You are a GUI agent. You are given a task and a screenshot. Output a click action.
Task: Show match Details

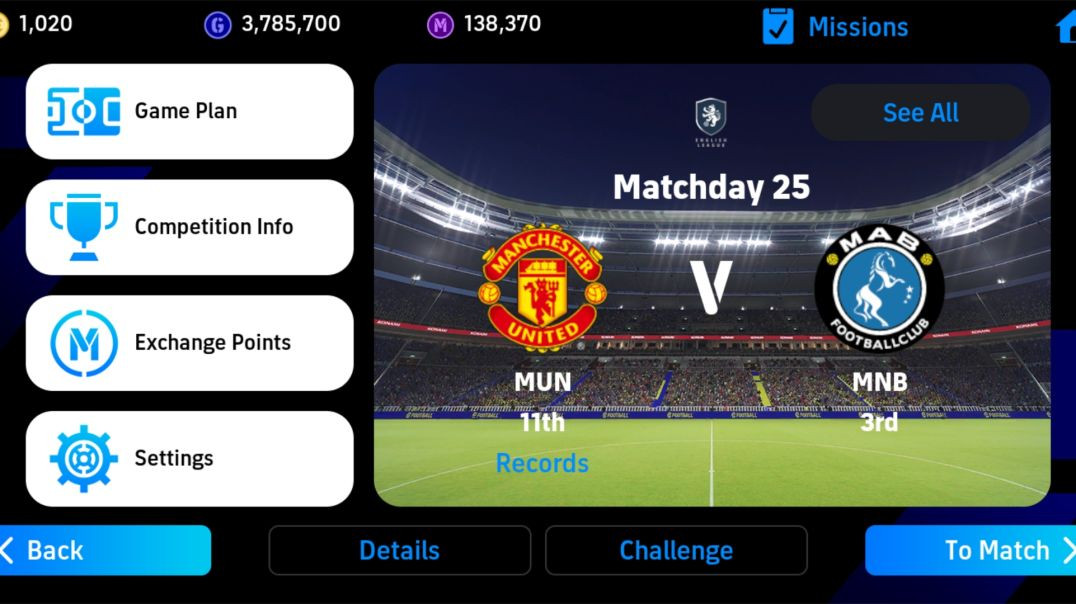(399, 550)
